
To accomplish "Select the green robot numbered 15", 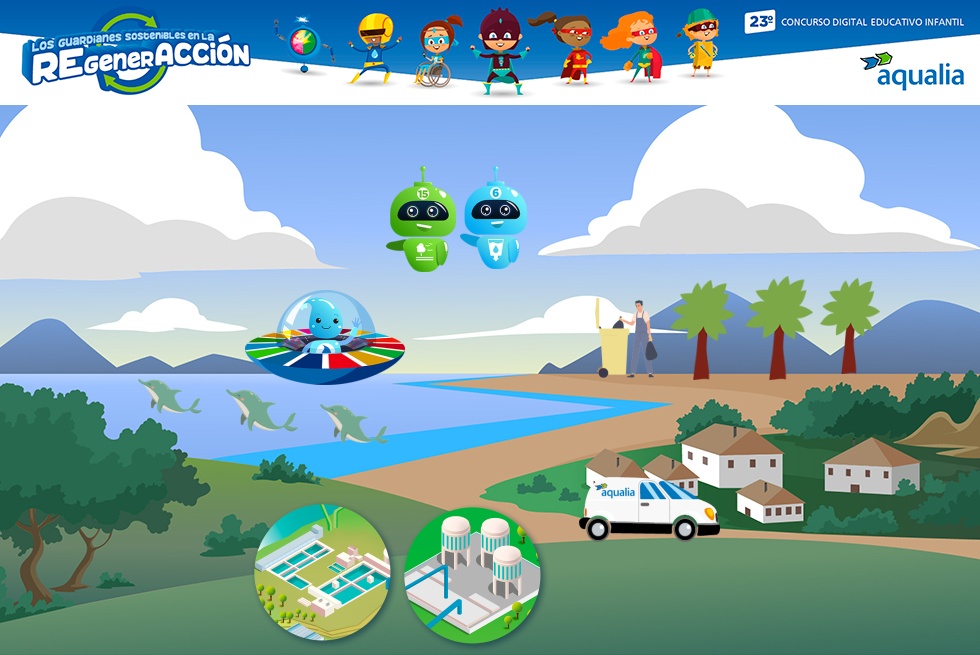I will tap(421, 222).
